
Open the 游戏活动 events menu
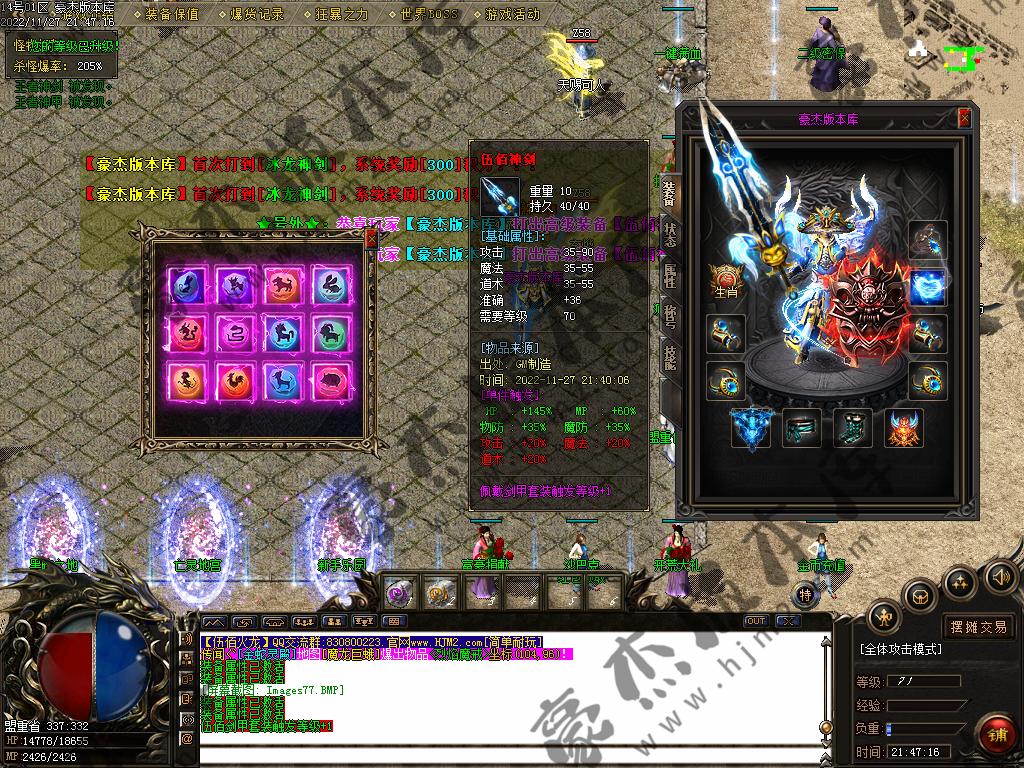(512, 14)
